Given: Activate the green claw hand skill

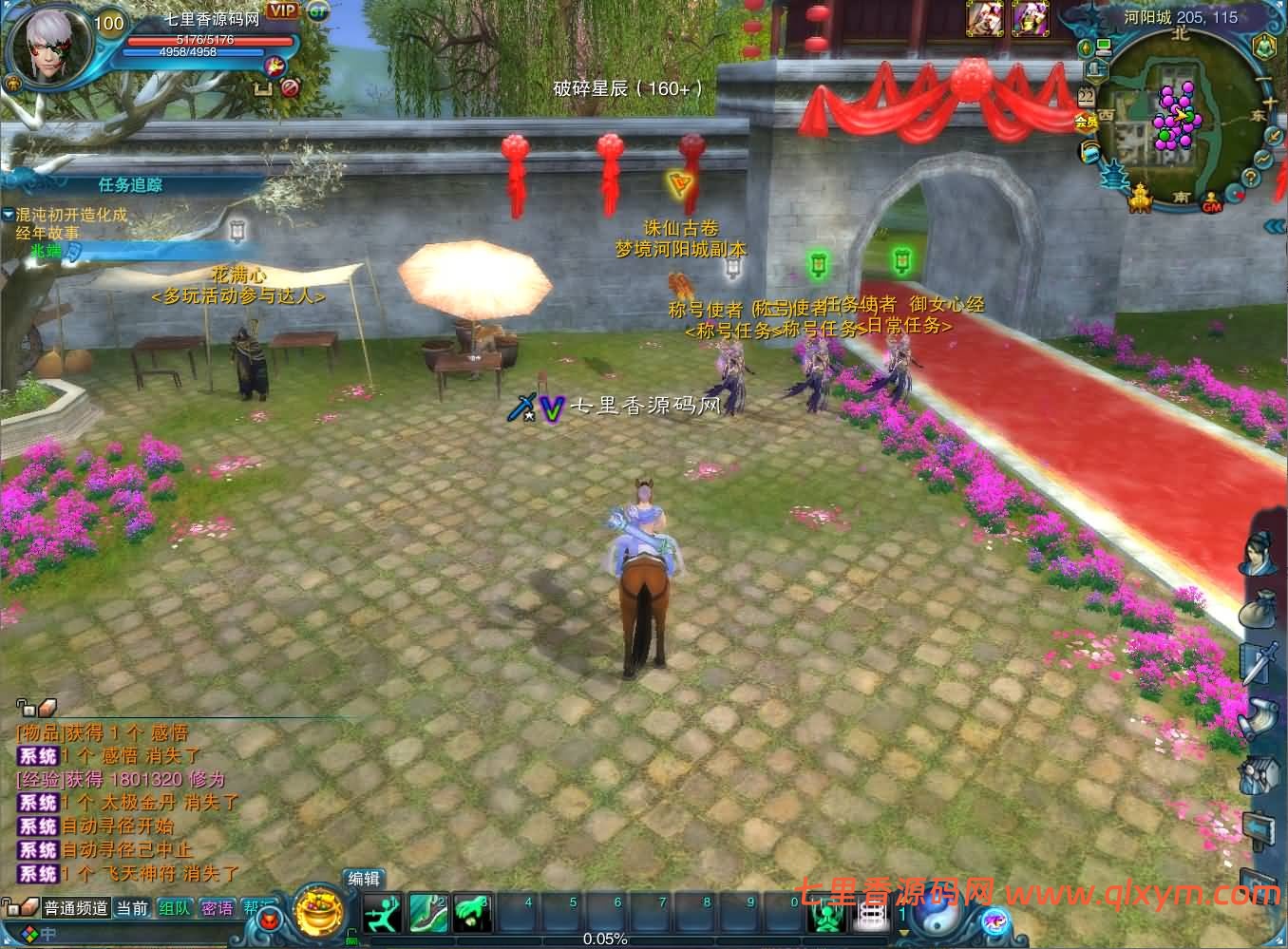Looking at the screenshot, I should (x=471, y=913).
